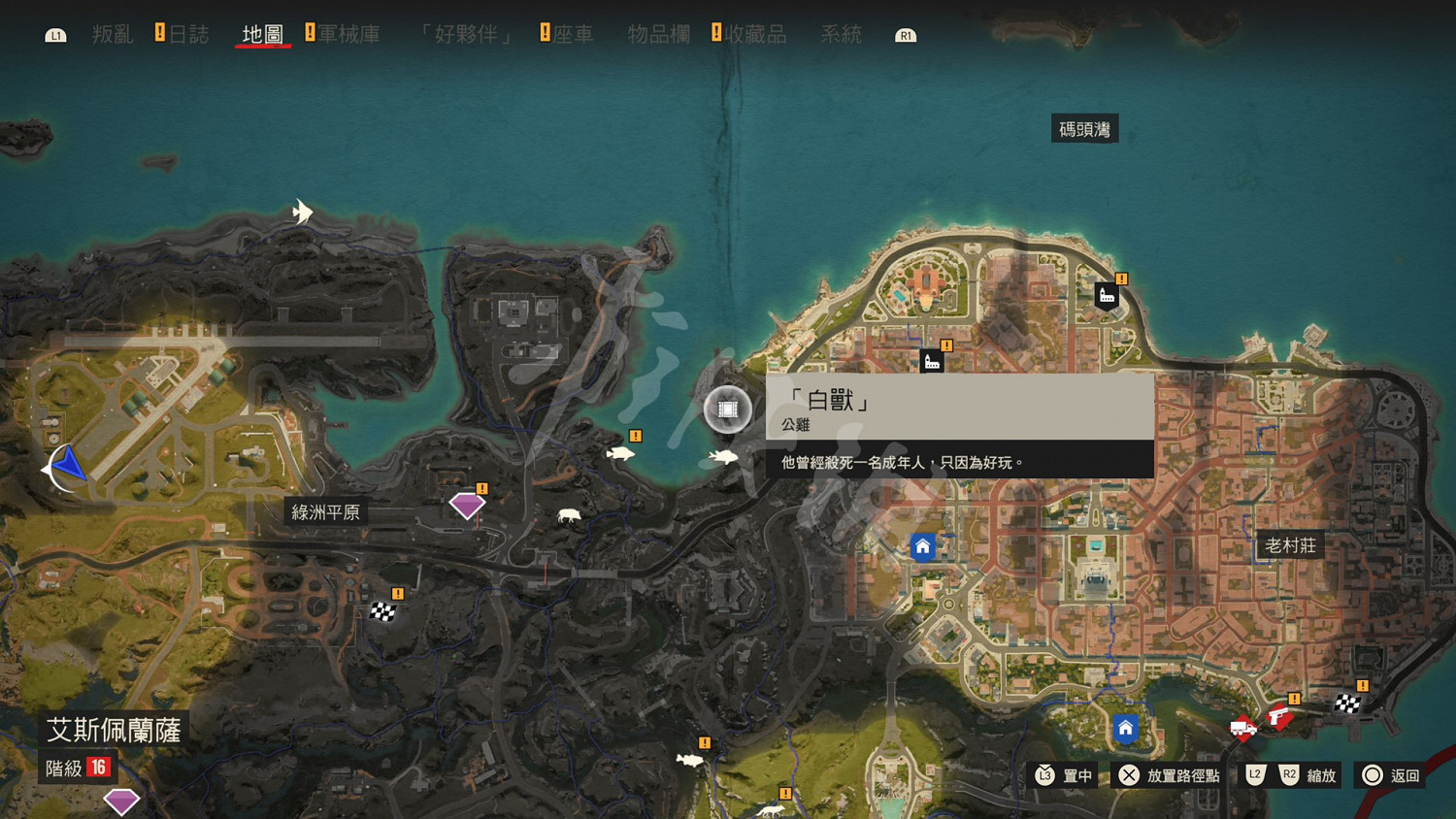Select the purple diamond marker near 綠洲平原
1456x819 pixels.
(x=467, y=504)
